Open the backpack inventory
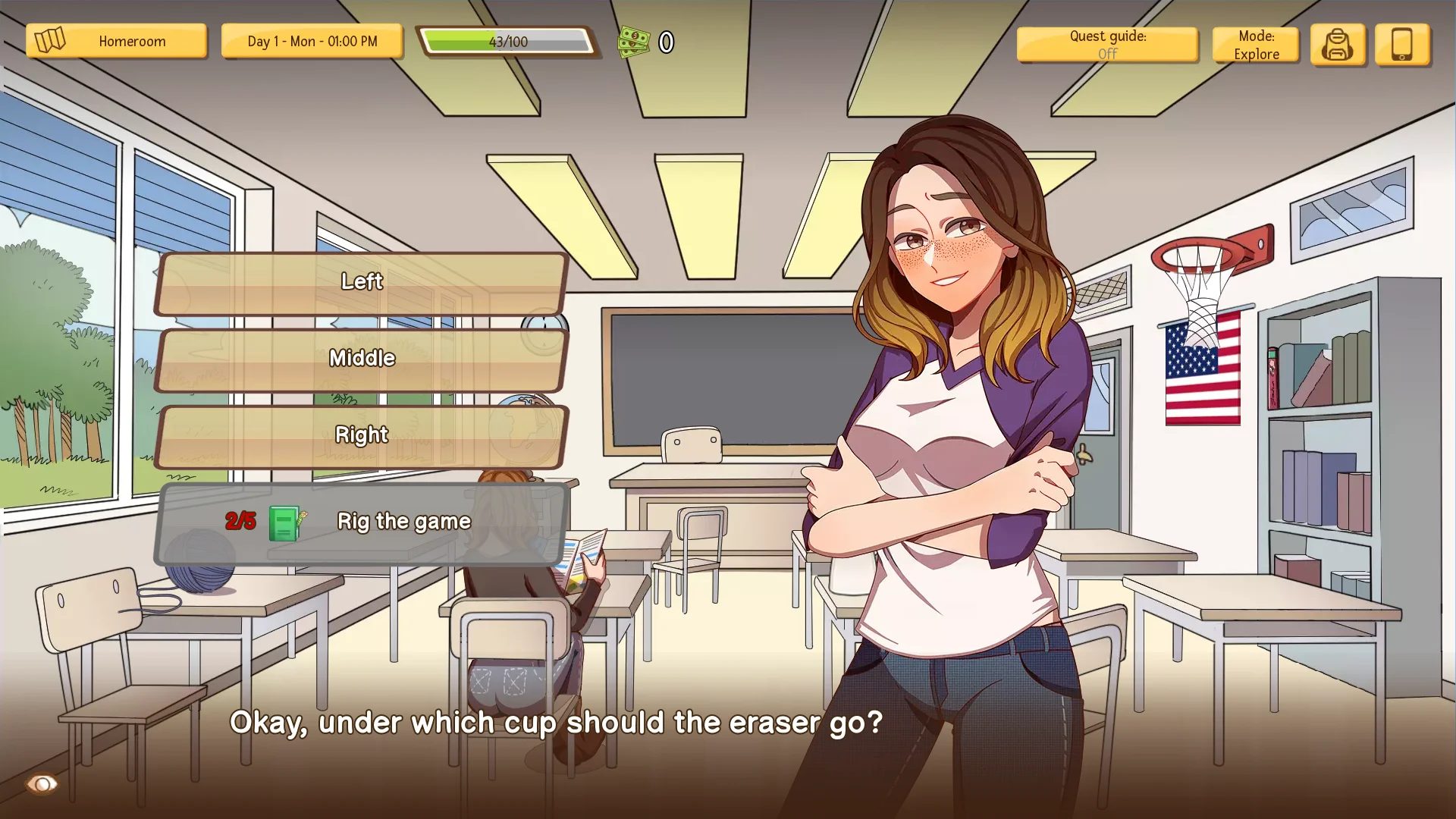The height and width of the screenshot is (819, 1456). pos(1337,45)
